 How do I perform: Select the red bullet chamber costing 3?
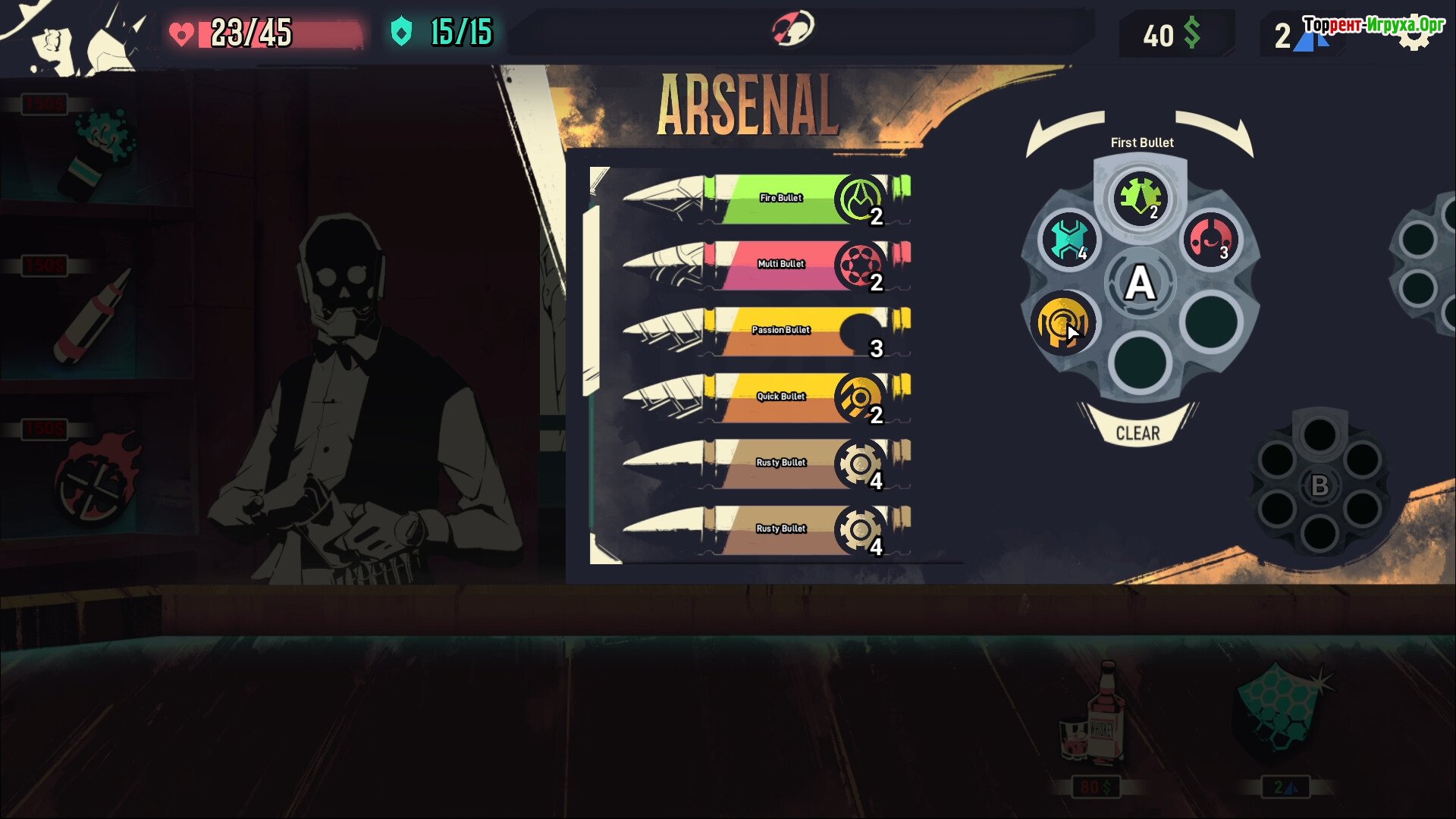pyautogui.click(x=1211, y=240)
